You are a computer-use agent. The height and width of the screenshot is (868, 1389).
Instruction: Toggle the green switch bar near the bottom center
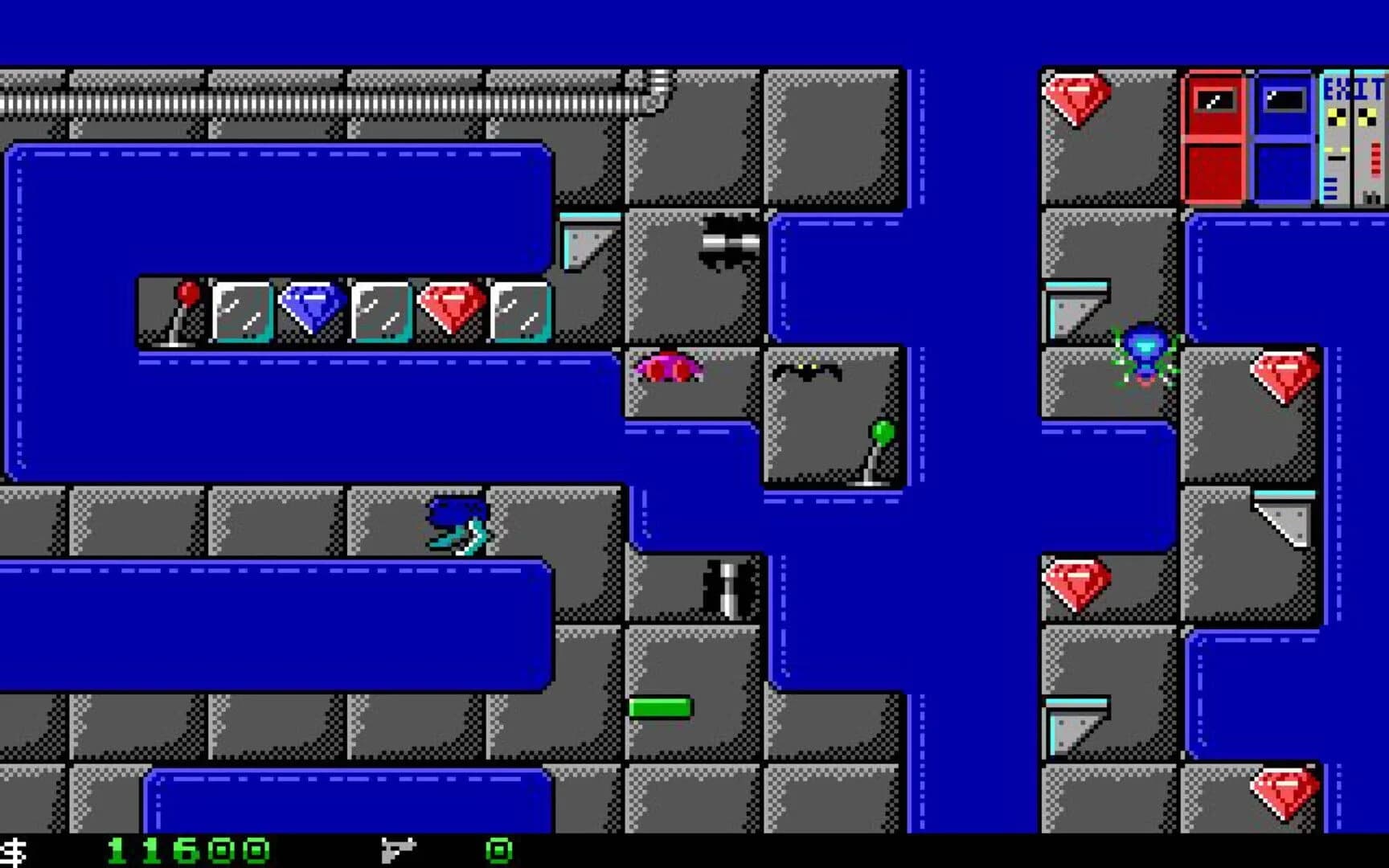tap(661, 707)
